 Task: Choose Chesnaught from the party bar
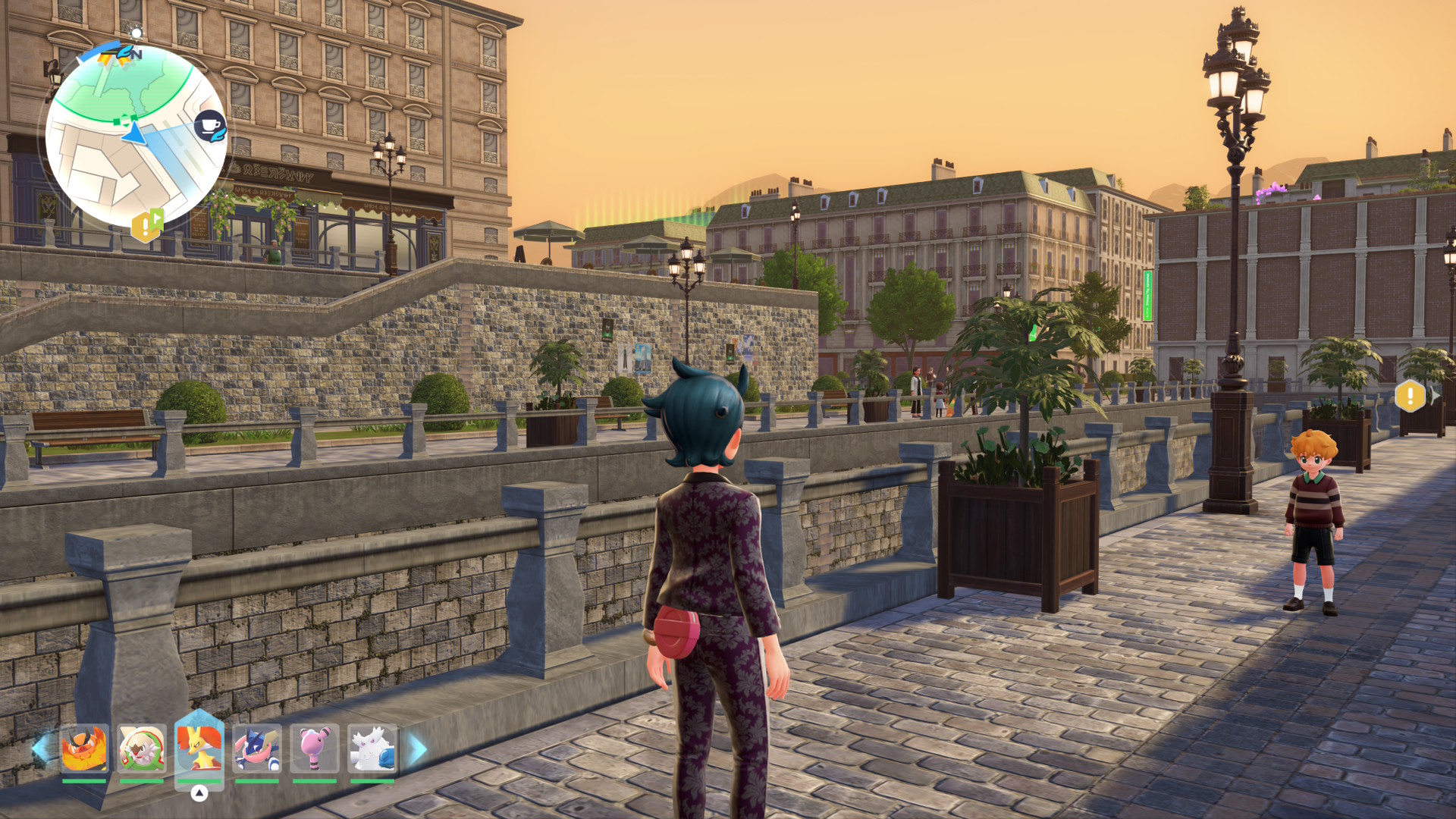(142, 749)
